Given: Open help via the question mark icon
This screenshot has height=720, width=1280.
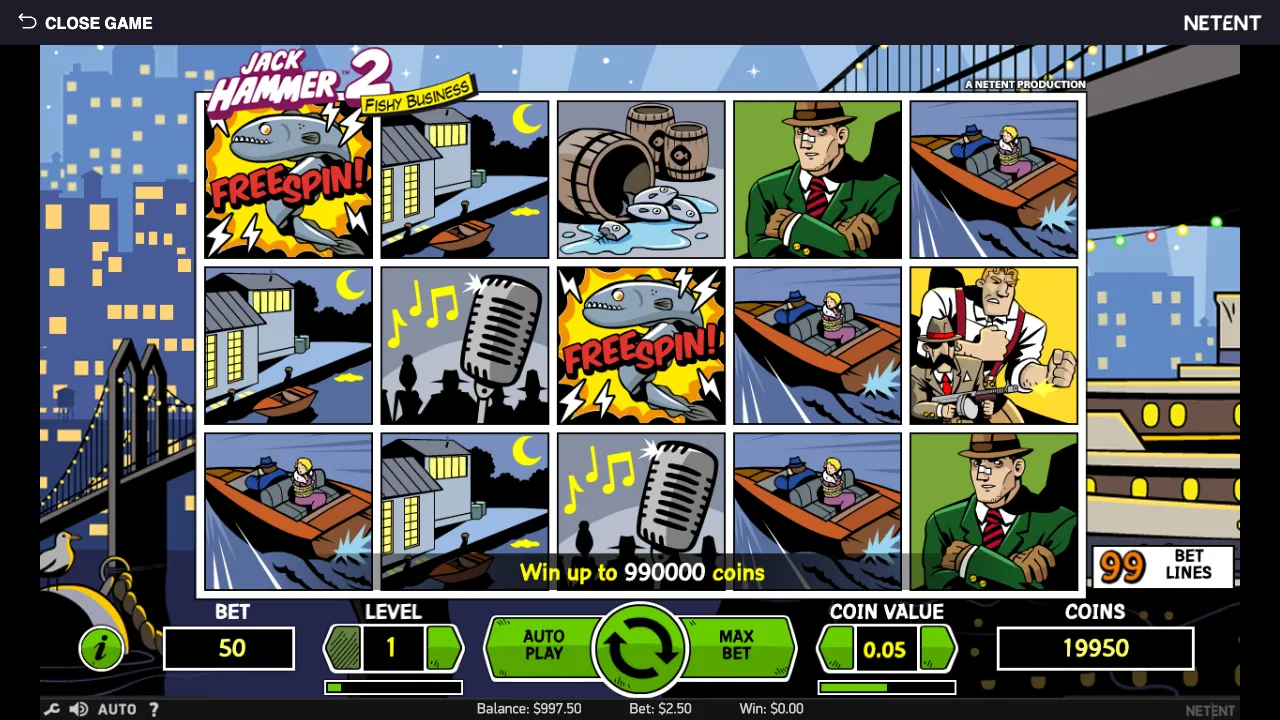Looking at the screenshot, I should 153,709.
